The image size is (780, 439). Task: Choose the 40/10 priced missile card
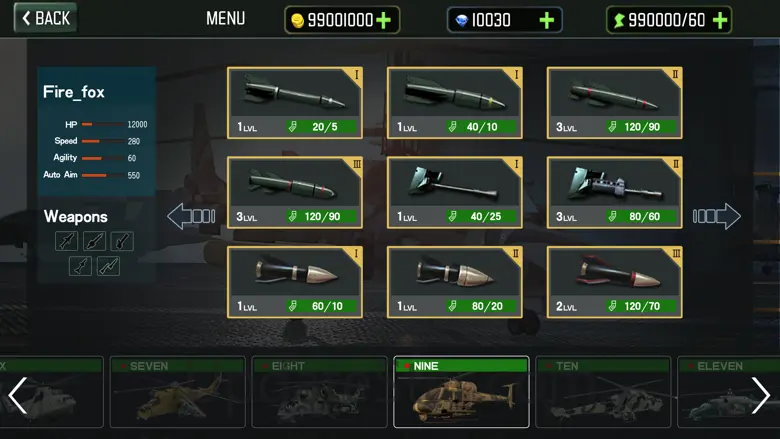tap(454, 102)
